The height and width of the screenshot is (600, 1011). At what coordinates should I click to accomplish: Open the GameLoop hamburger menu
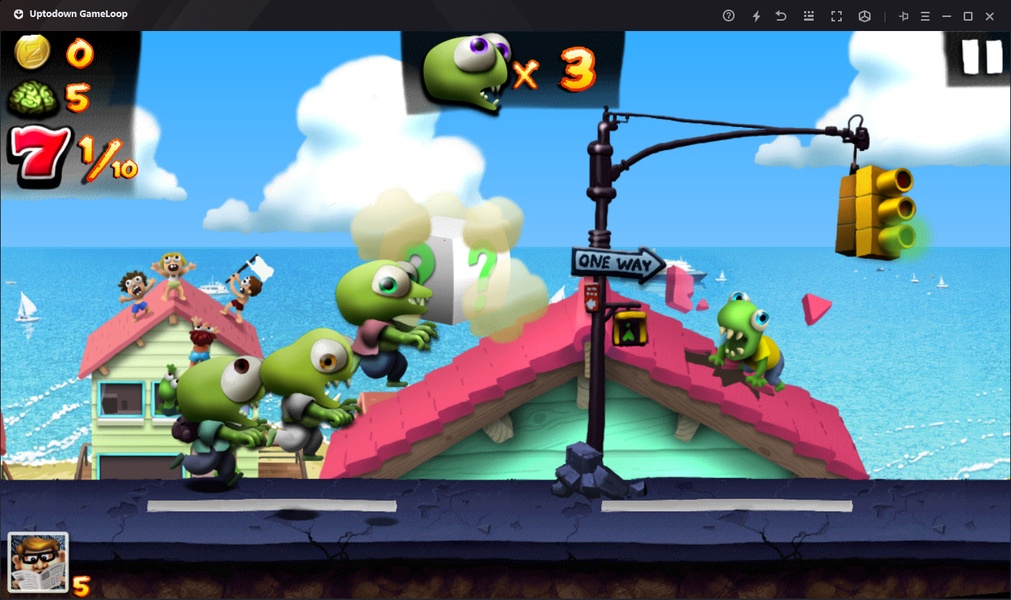click(925, 16)
